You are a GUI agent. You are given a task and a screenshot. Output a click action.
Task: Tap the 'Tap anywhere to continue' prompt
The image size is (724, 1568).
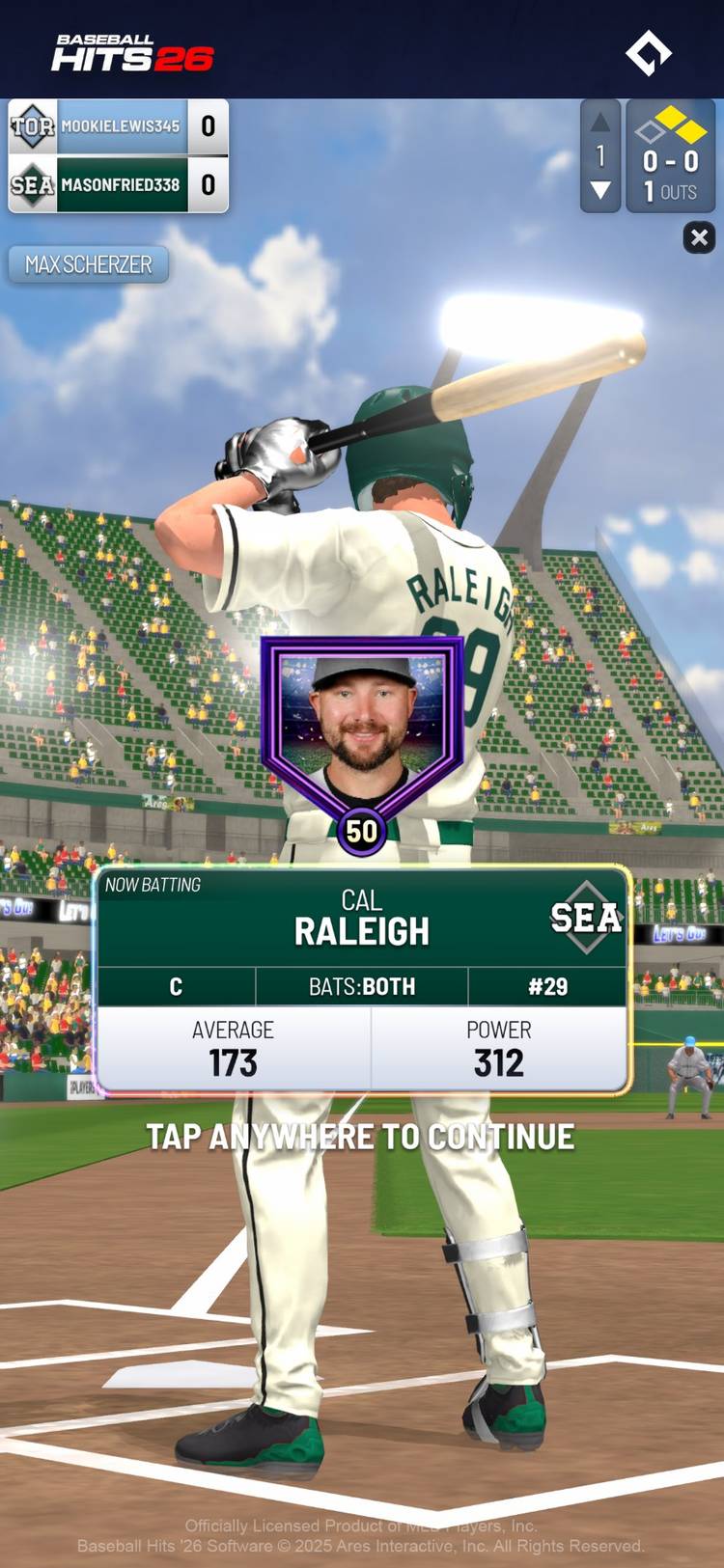coord(361,1137)
